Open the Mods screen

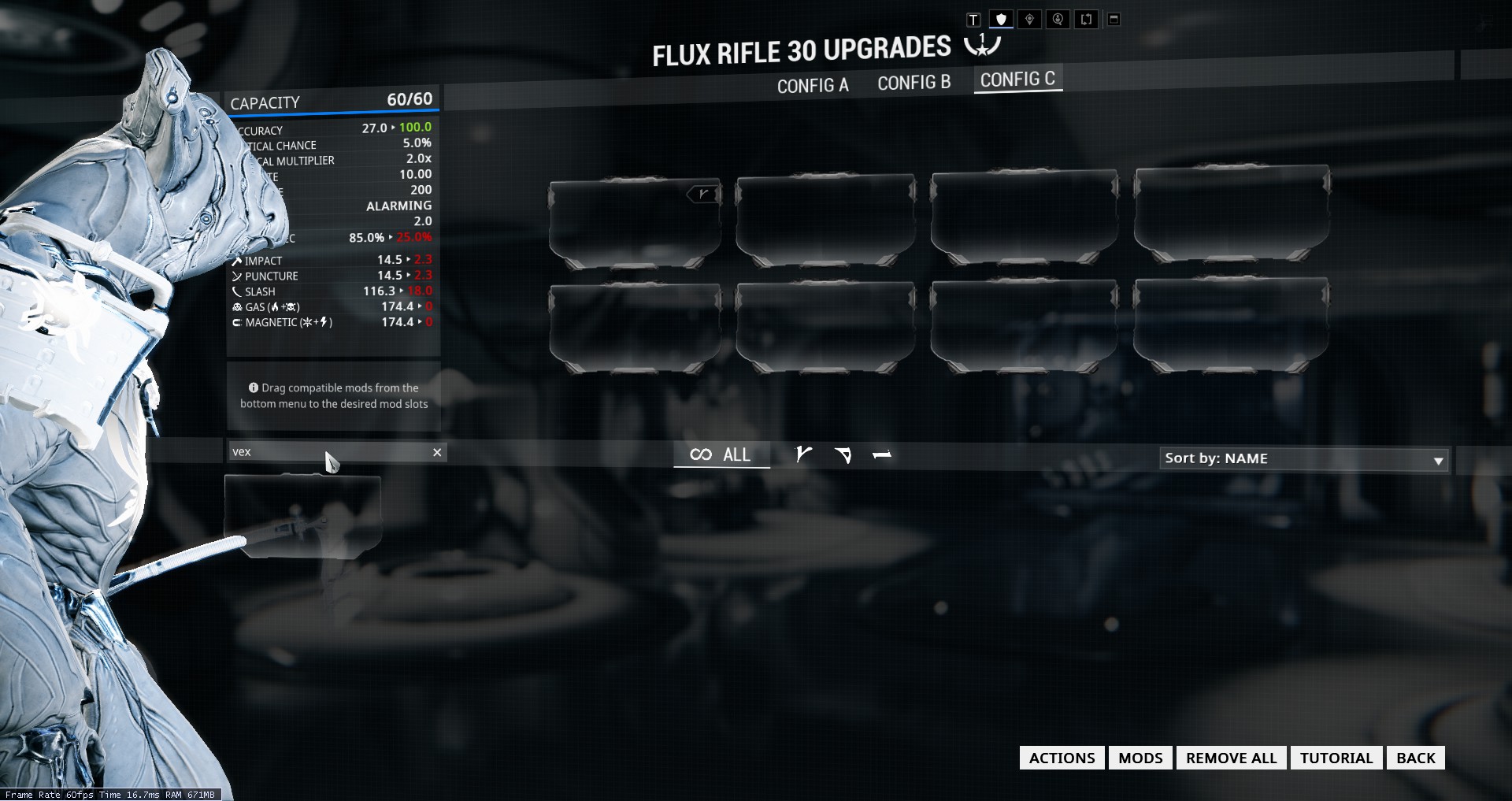coord(1140,758)
